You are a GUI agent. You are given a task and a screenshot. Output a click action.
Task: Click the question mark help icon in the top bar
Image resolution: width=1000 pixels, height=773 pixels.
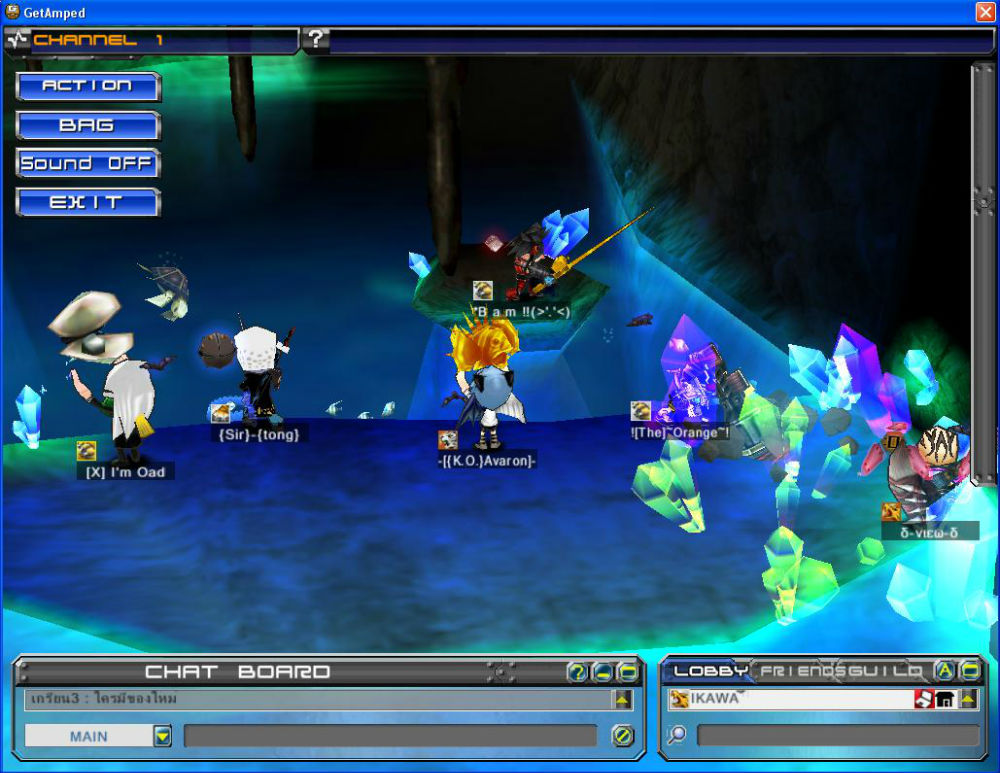click(315, 40)
